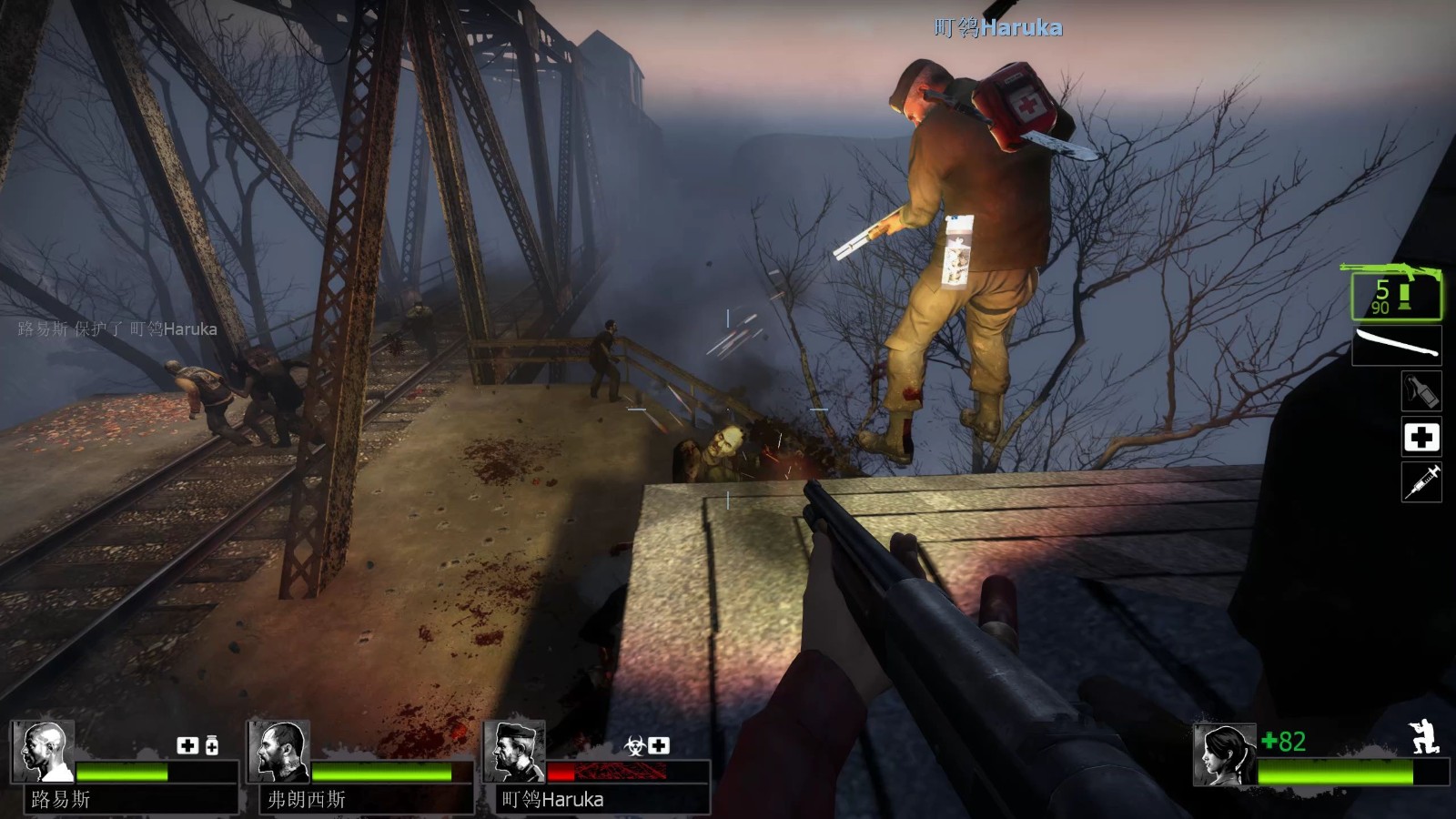
Task: Choose the first aid kit slot
Action: (x=1421, y=437)
